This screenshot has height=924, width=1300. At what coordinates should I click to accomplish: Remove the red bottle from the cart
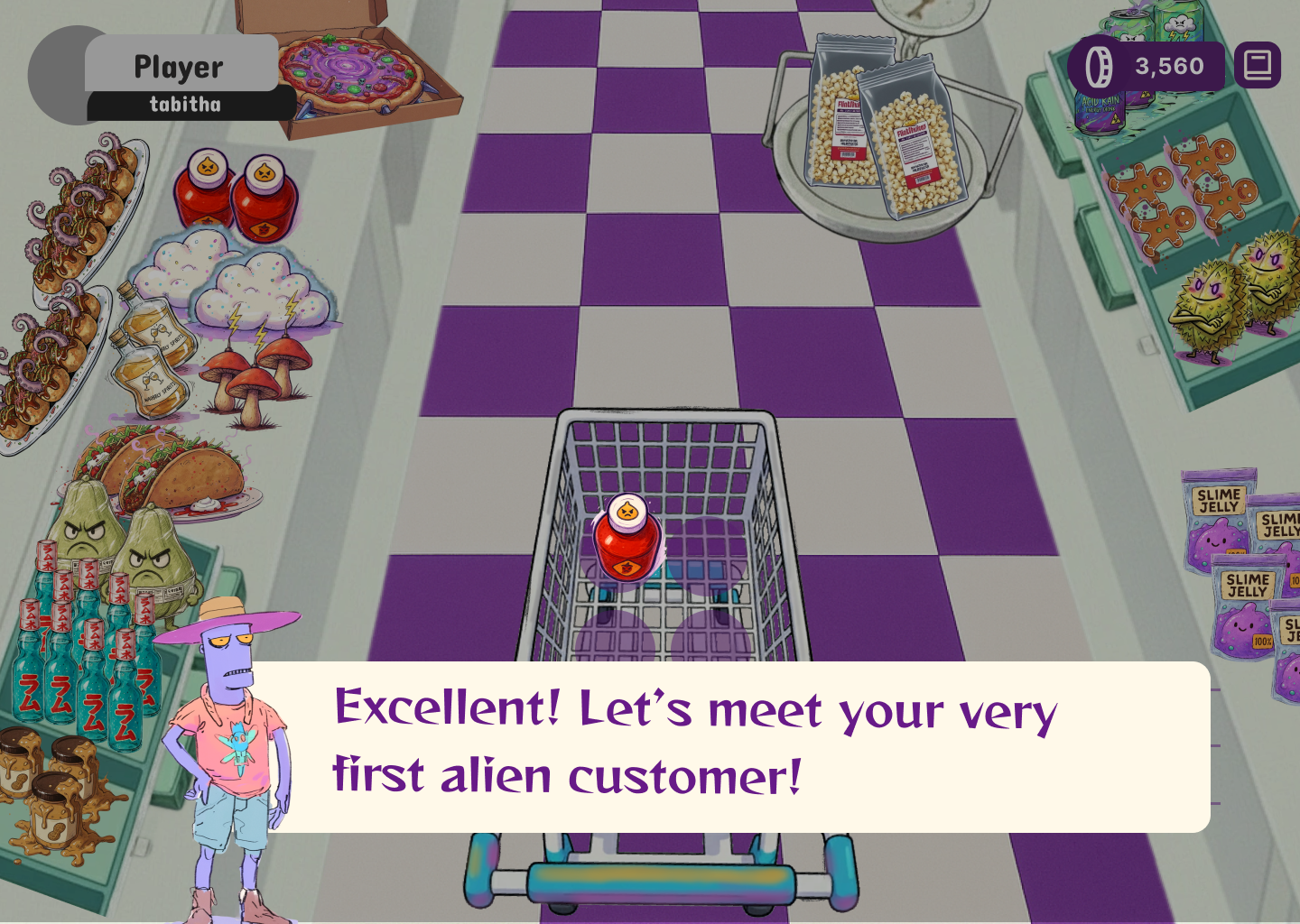pyautogui.click(x=627, y=540)
